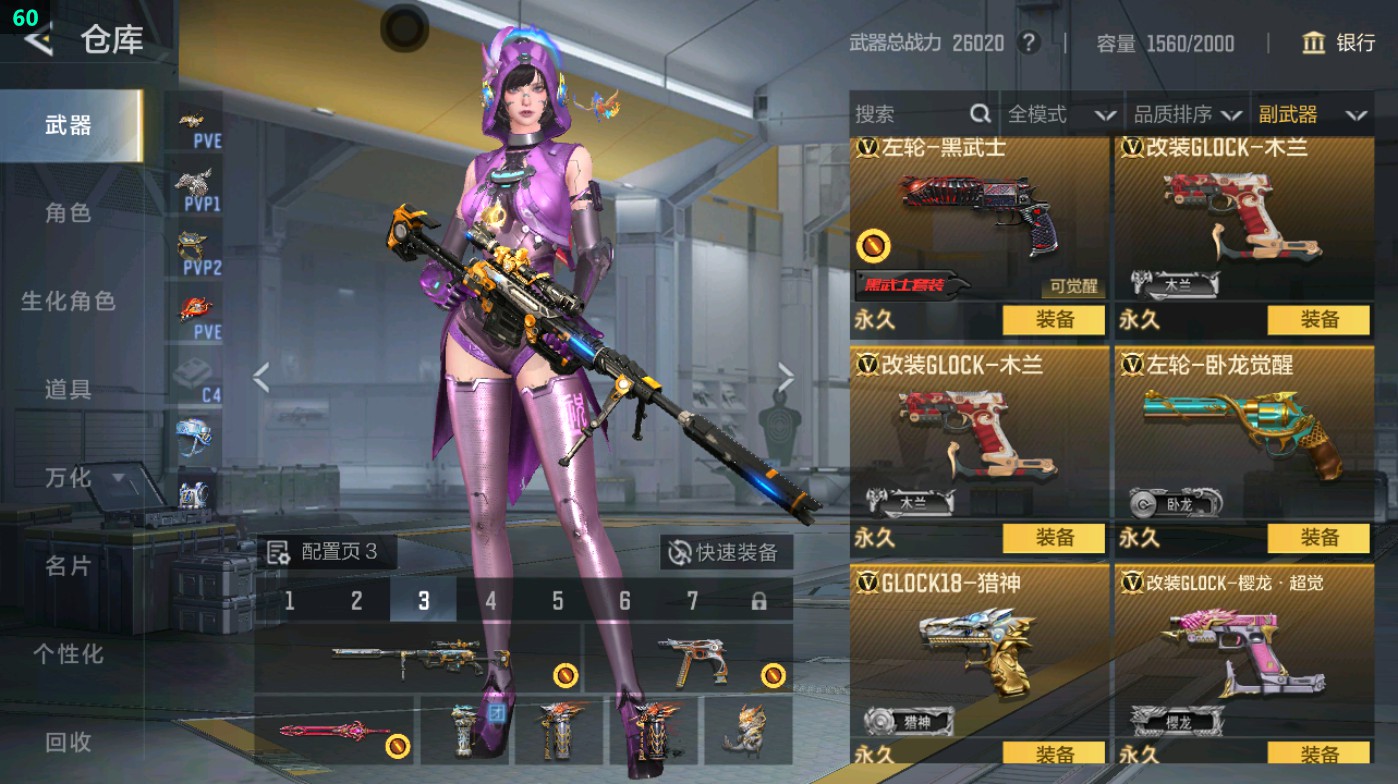Equip the 左轮-黑武士 revolver
Viewport: 1398px width, 784px height.
coord(1054,320)
